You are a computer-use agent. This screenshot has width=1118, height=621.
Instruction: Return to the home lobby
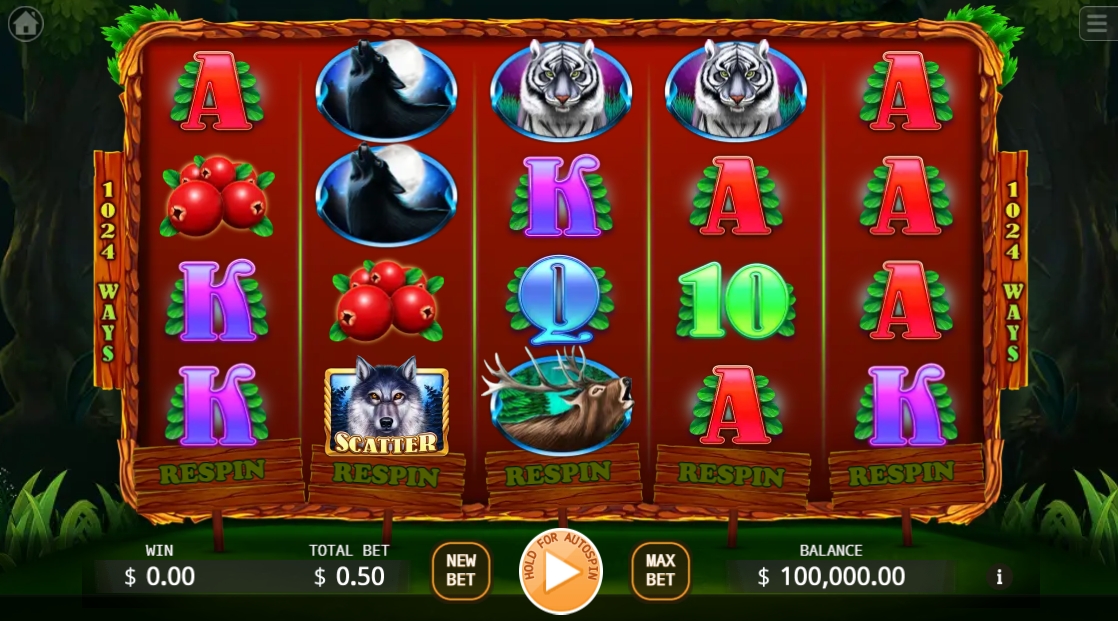tap(25, 23)
